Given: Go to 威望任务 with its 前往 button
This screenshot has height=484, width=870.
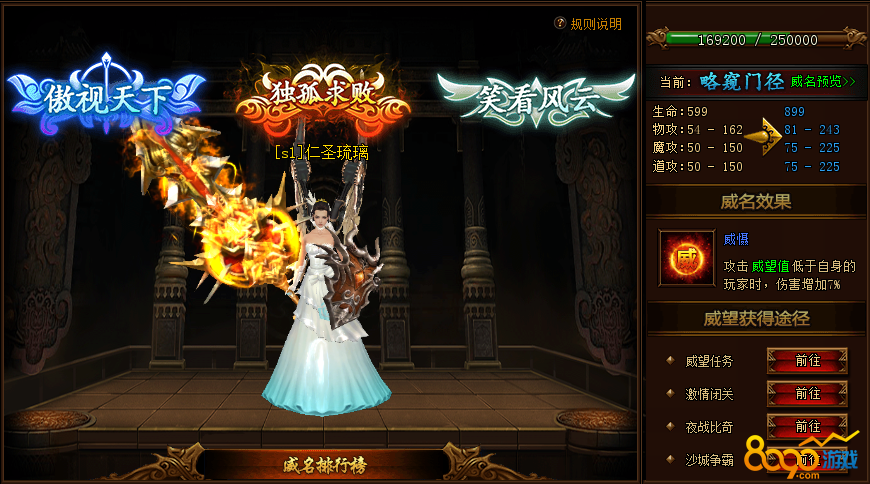Looking at the screenshot, I should point(807,361).
